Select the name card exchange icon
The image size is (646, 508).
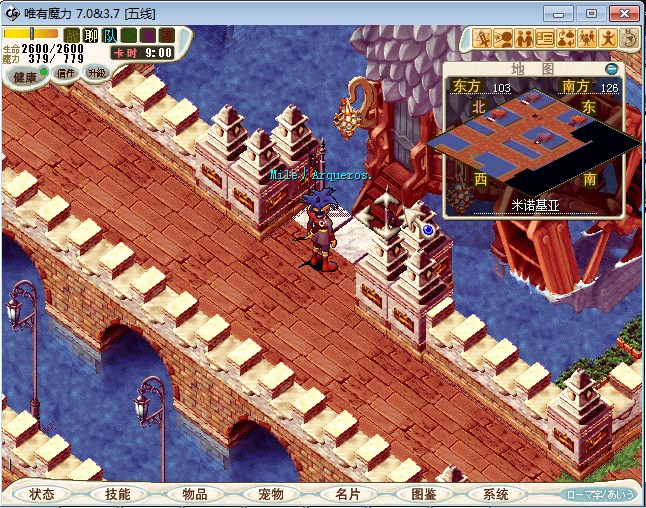(x=545, y=38)
